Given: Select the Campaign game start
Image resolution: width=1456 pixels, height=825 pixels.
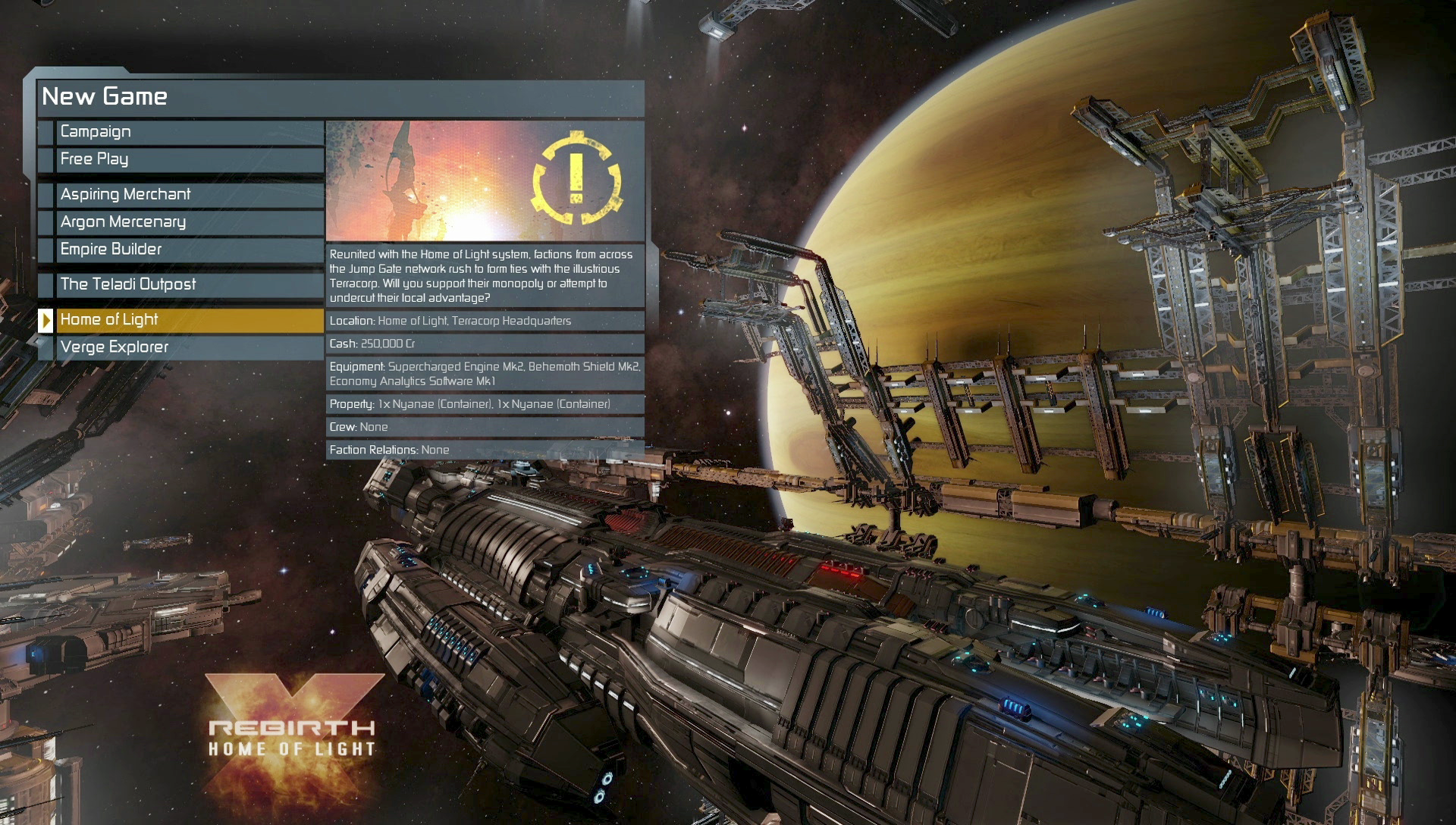Looking at the screenshot, I should click(190, 132).
